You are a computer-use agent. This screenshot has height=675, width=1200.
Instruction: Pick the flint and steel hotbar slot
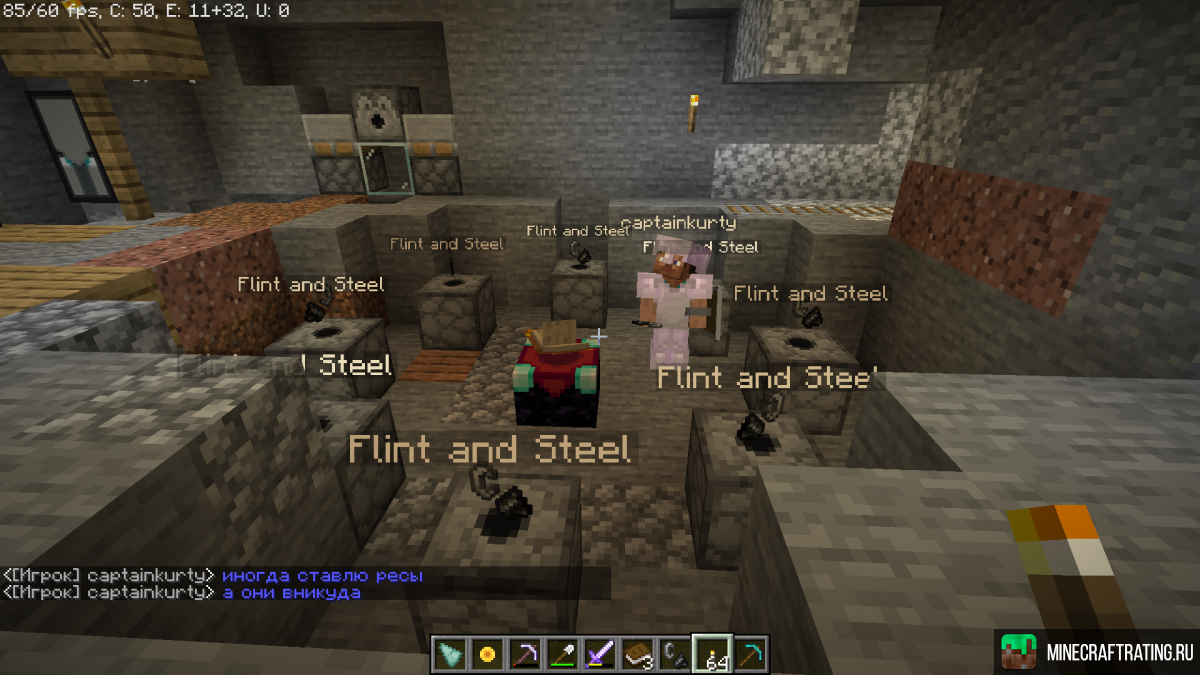pyautogui.click(x=673, y=653)
